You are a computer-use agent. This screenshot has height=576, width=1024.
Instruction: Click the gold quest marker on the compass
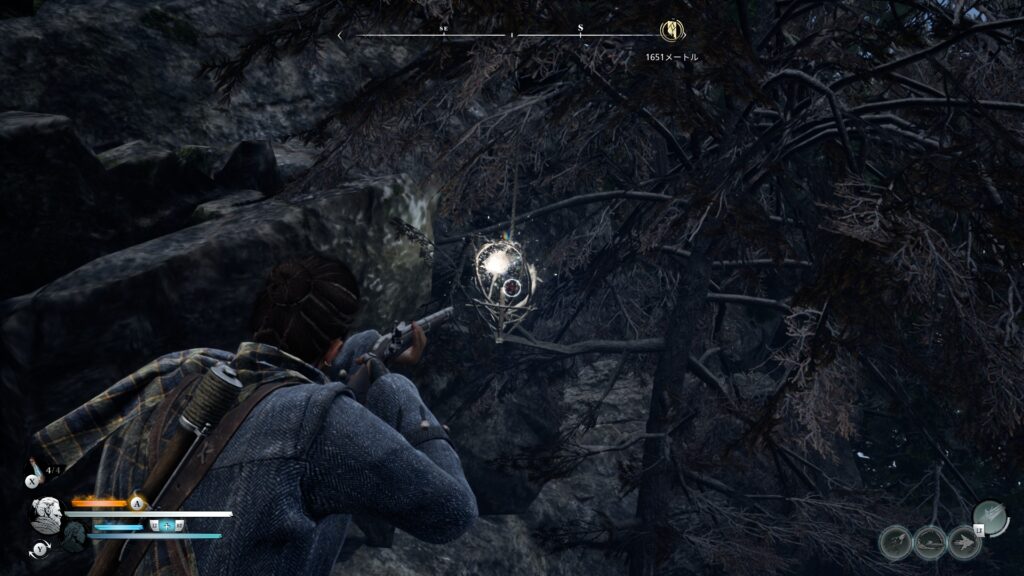click(x=671, y=32)
